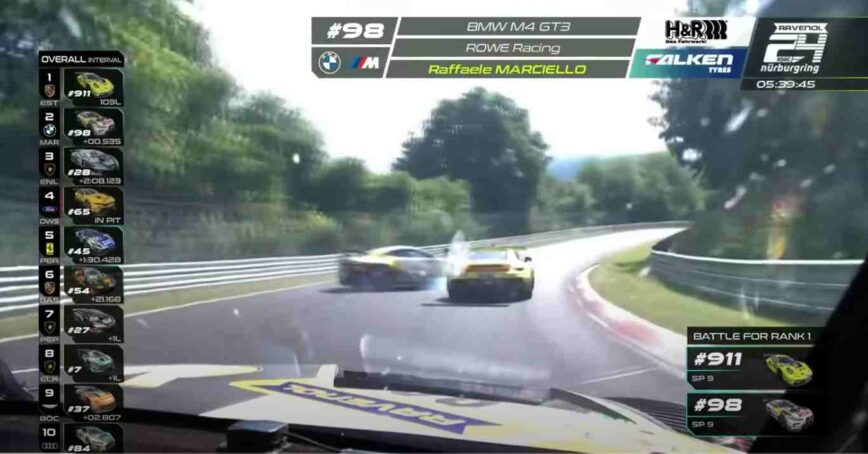Select the #45 Ferrari leaderboard row

tap(93, 243)
